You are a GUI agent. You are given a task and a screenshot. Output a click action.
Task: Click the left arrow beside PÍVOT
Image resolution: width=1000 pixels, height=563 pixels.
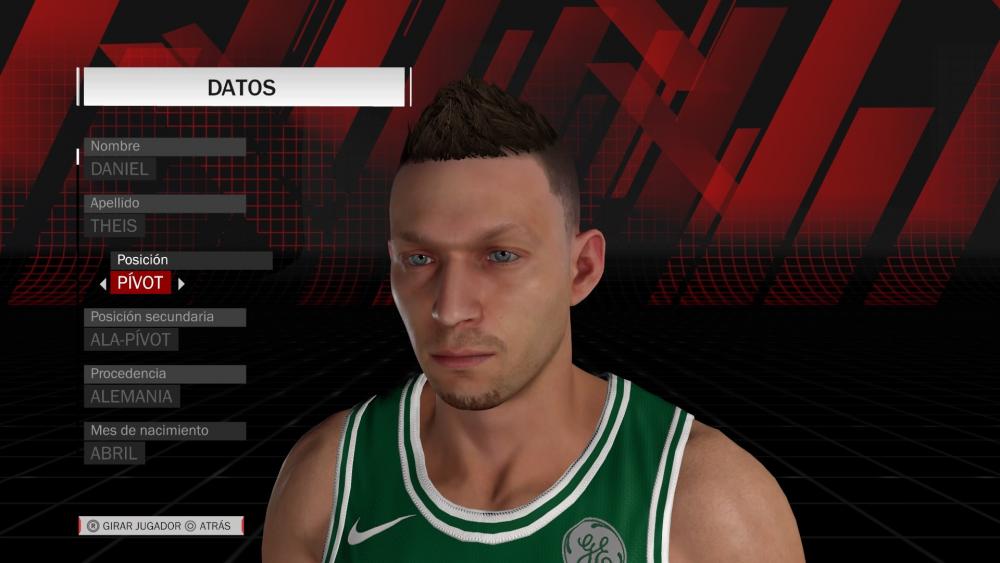coord(103,284)
